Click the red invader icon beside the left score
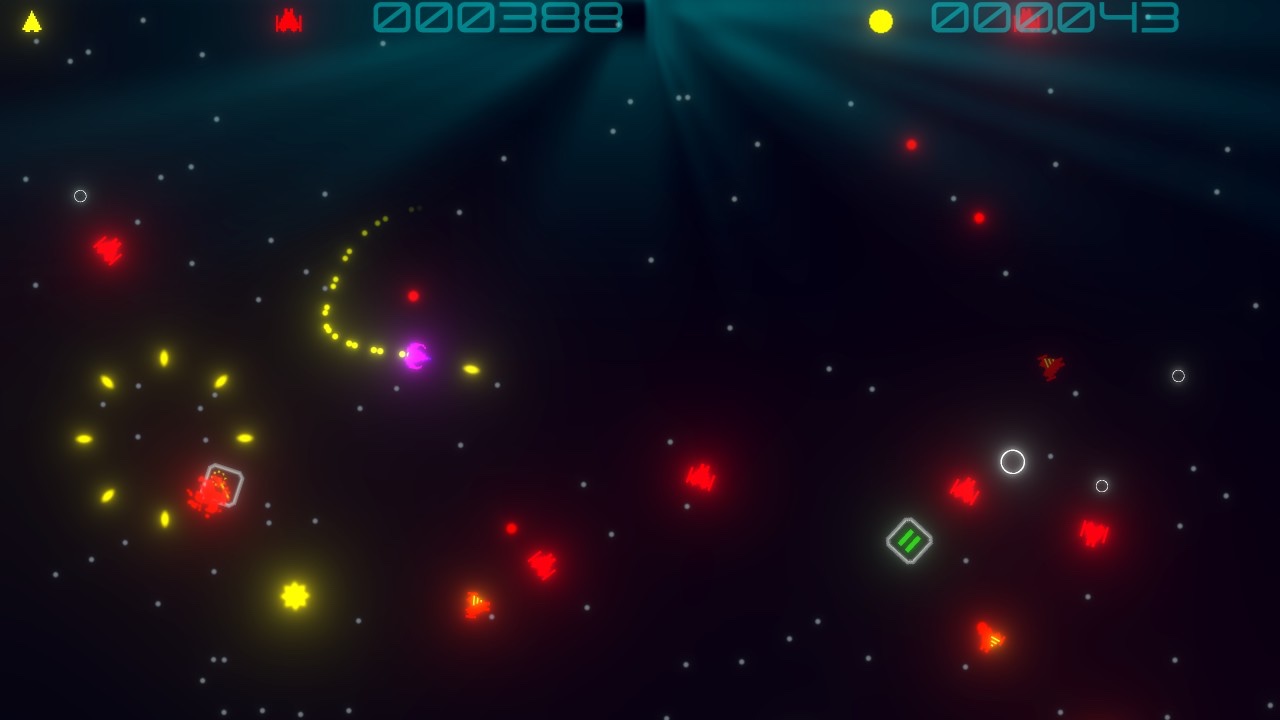 (288, 18)
